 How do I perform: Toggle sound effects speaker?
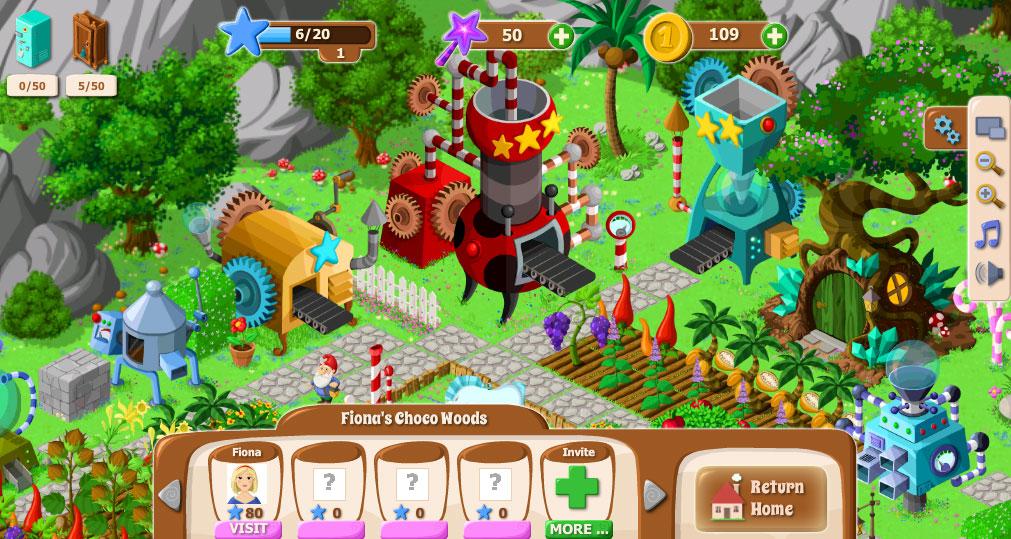(x=988, y=272)
